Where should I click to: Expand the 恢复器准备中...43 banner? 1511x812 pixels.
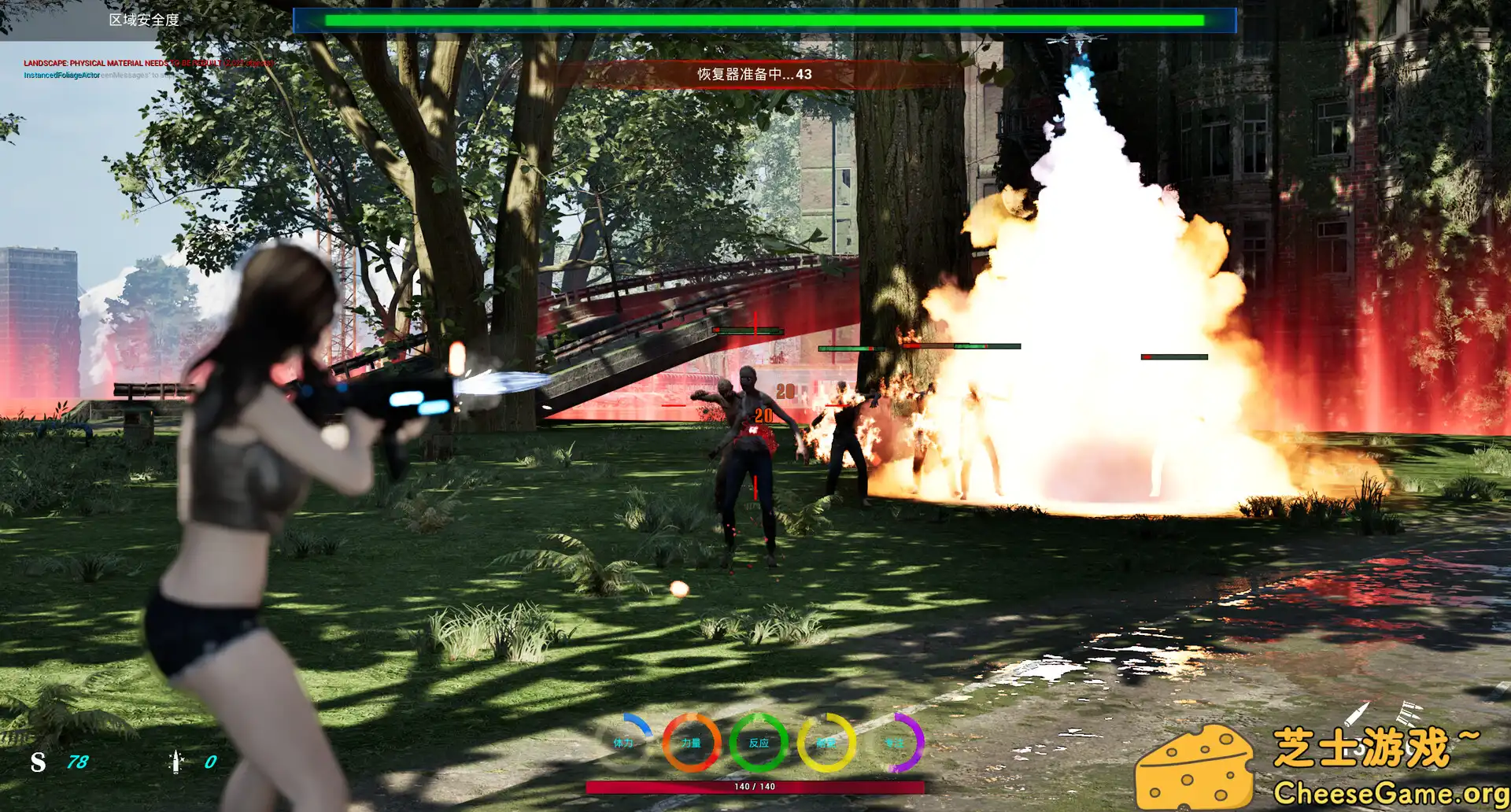tap(753, 74)
